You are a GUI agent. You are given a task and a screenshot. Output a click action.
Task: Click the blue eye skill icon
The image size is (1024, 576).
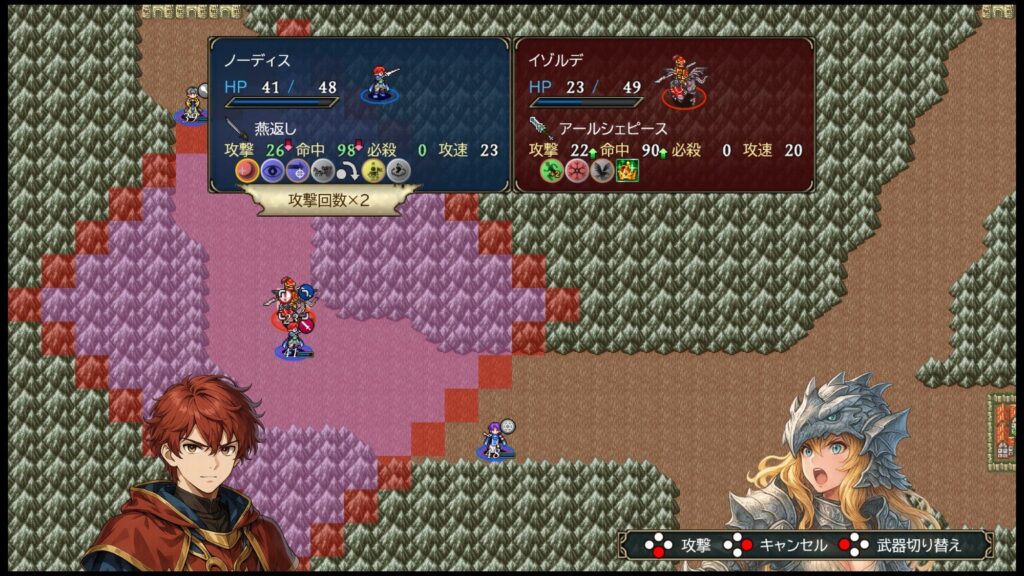tap(272, 171)
